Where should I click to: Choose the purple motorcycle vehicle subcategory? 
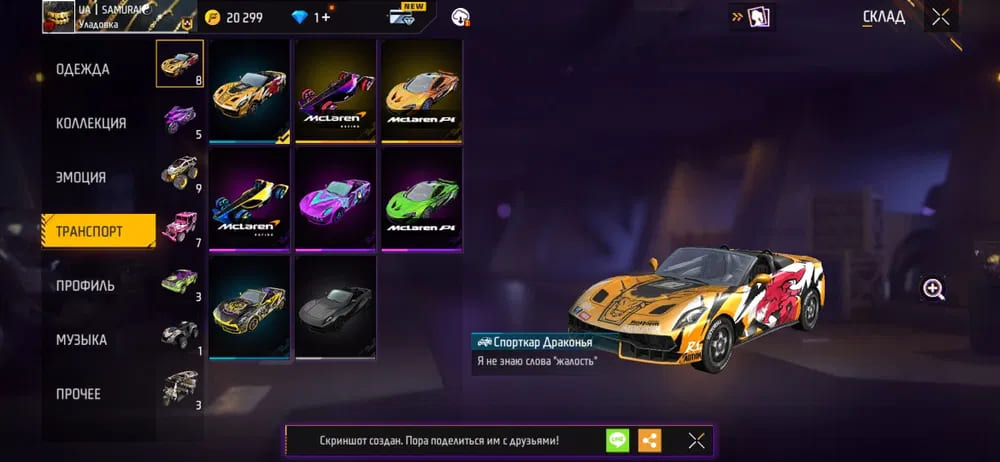pyautogui.click(x=181, y=118)
